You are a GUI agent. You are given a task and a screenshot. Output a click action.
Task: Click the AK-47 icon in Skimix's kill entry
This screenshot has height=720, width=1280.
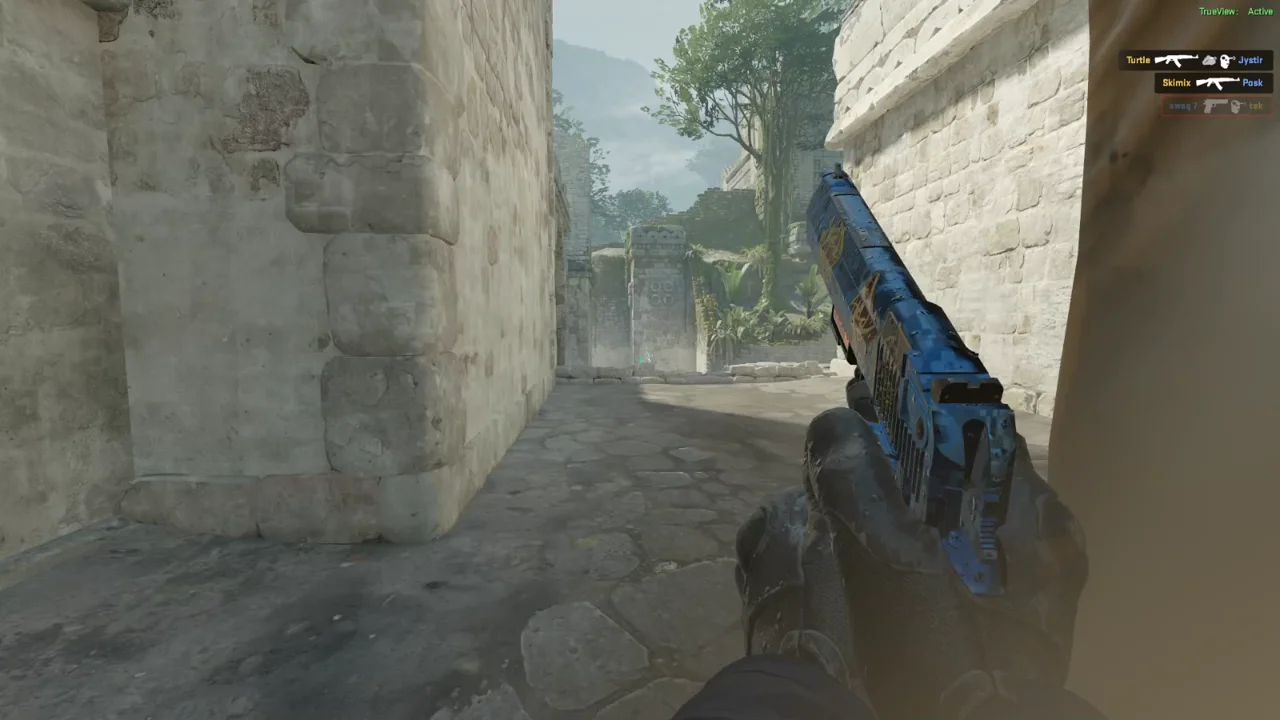[x=1217, y=82]
